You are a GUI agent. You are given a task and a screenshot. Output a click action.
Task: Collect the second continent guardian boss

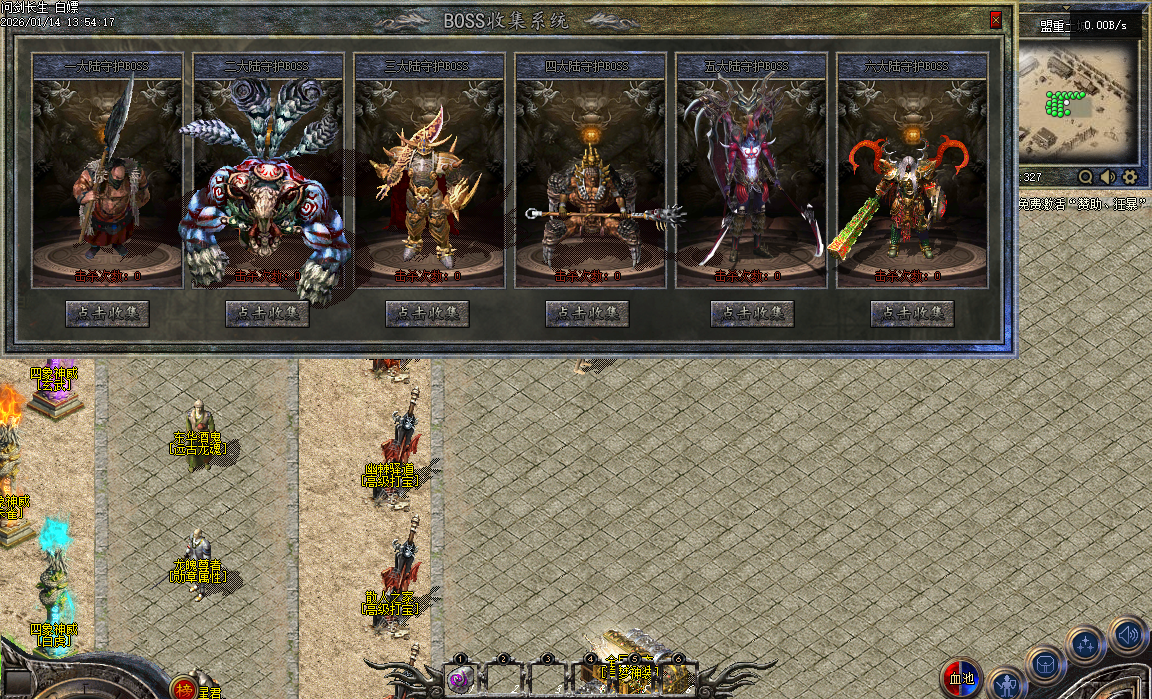pyautogui.click(x=267, y=314)
